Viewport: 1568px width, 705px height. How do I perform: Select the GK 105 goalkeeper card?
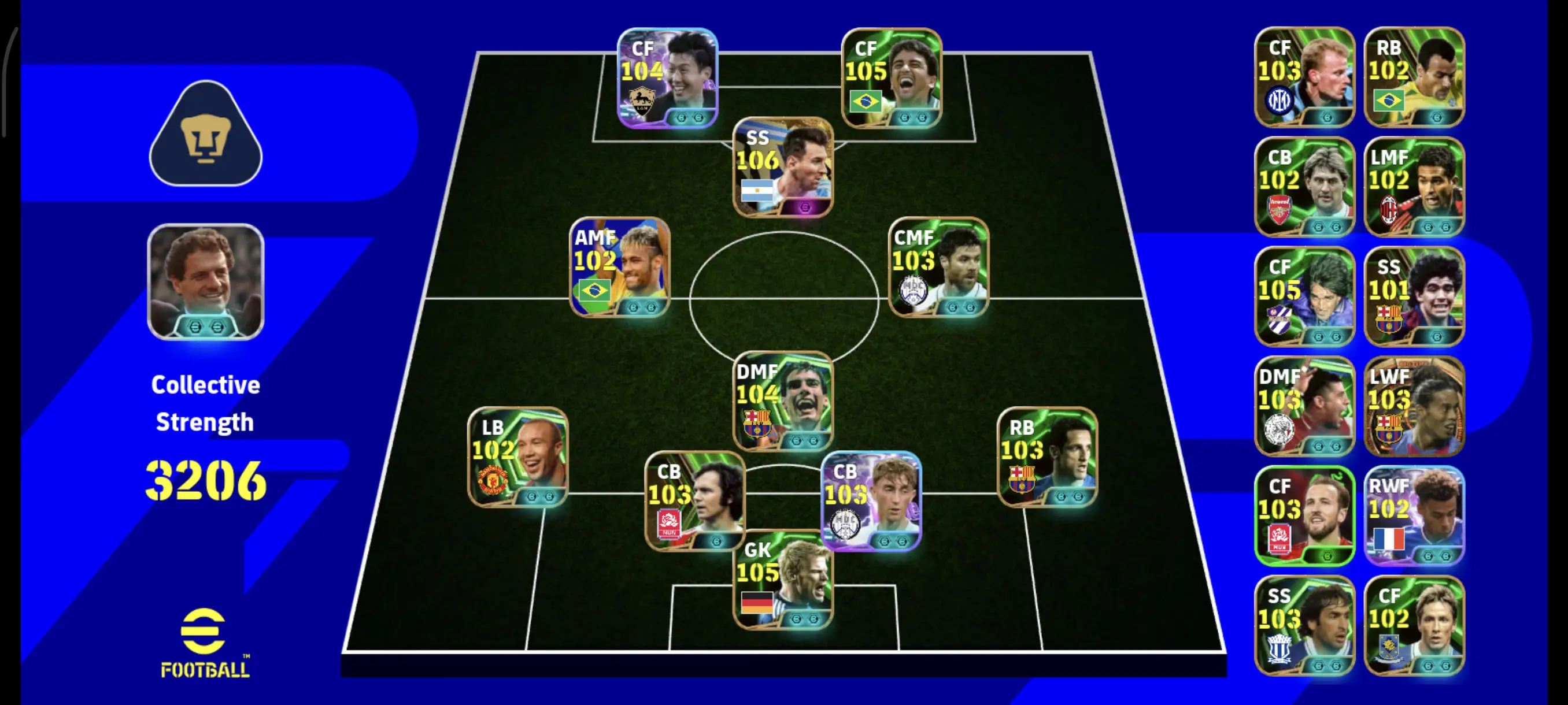(783, 581)
